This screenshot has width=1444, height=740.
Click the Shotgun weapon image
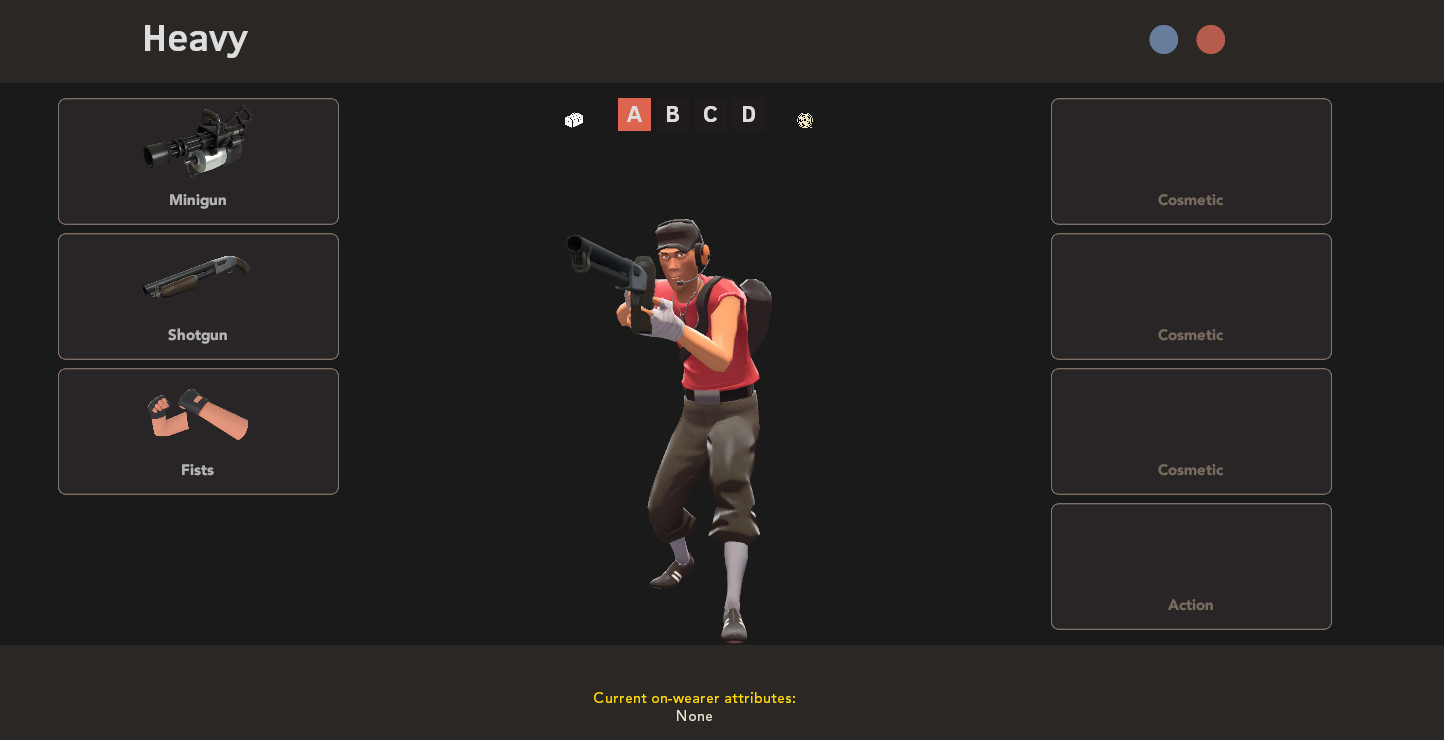[x=197, y=277]
